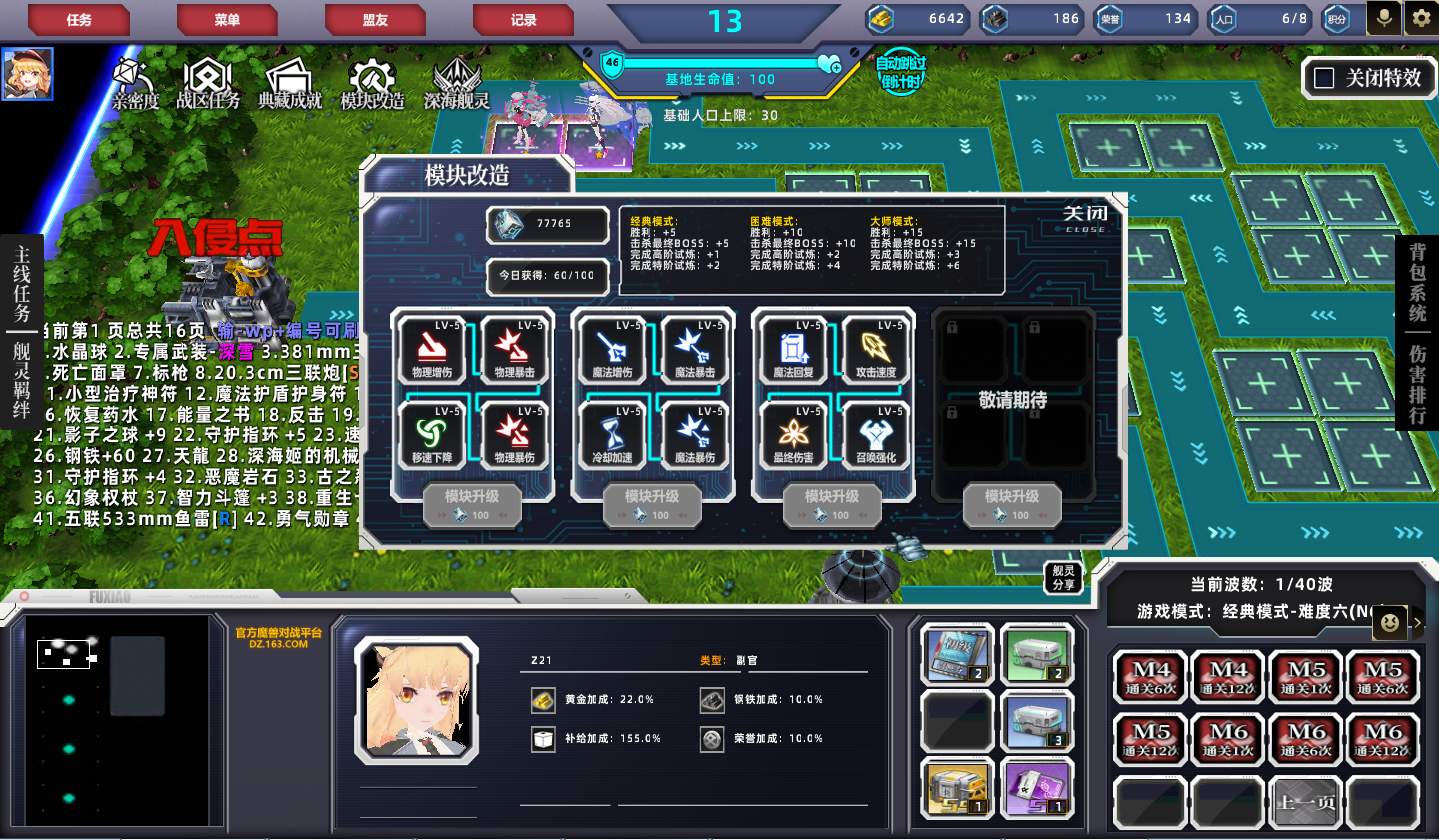
Task: Select the 攻击速度 module
Action: 873,349
